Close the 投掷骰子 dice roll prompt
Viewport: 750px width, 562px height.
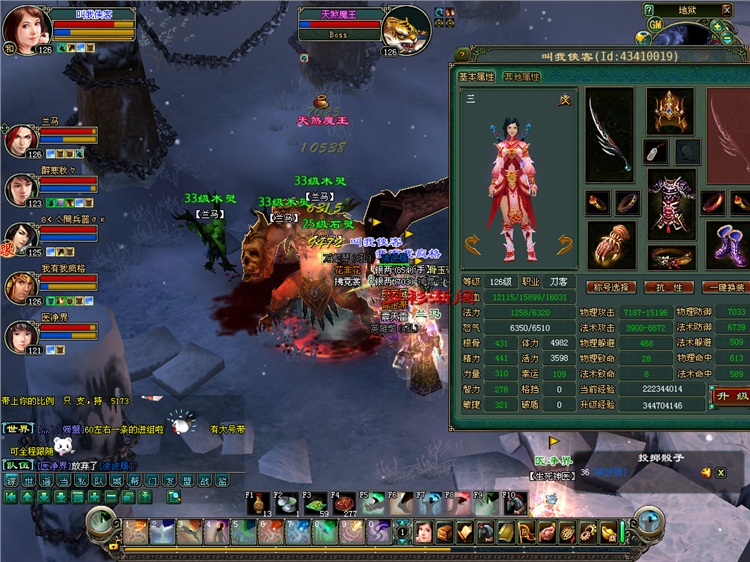[x=719, y=472]
